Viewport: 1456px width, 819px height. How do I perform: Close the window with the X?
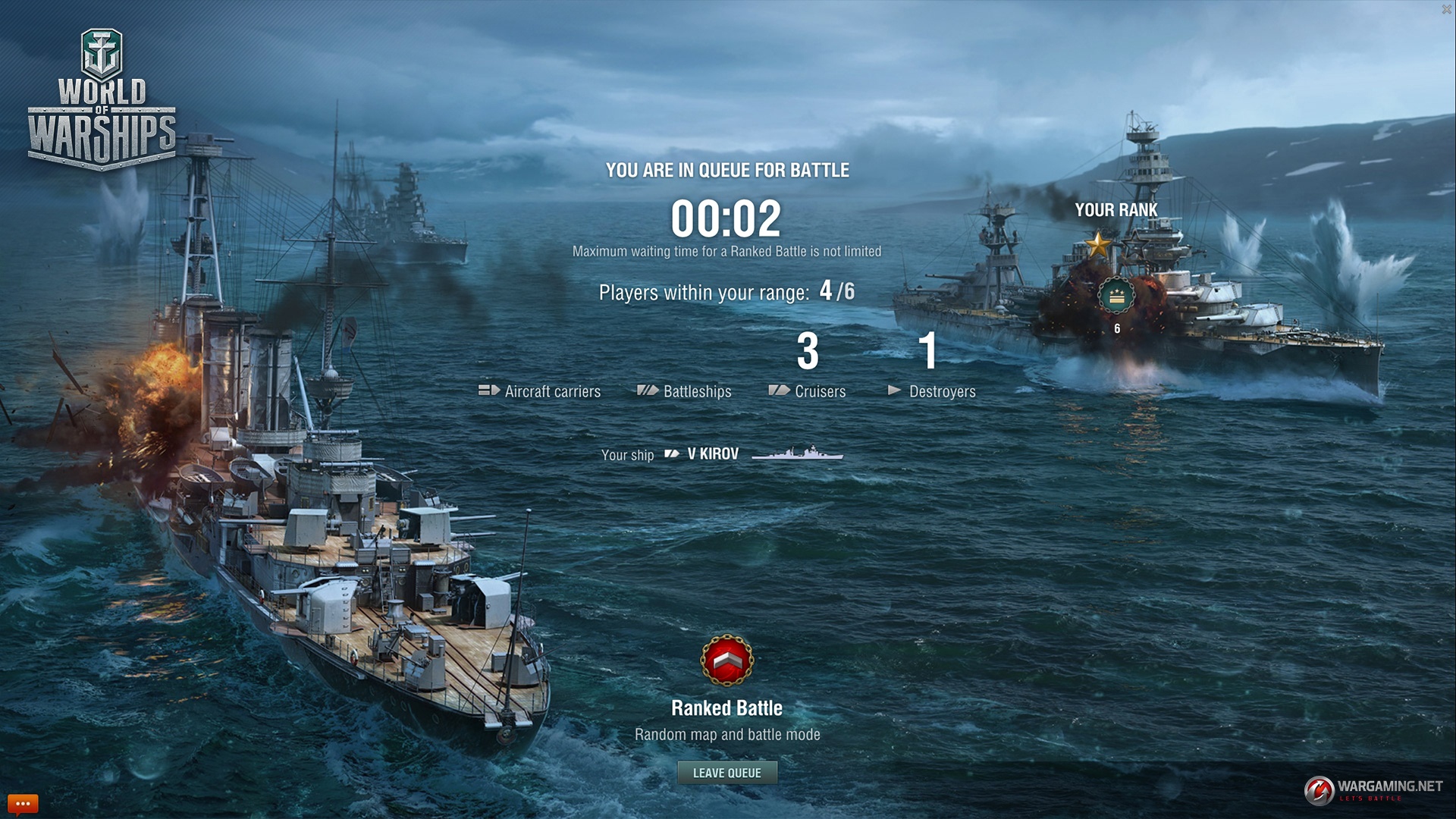tap(1446, 10)
